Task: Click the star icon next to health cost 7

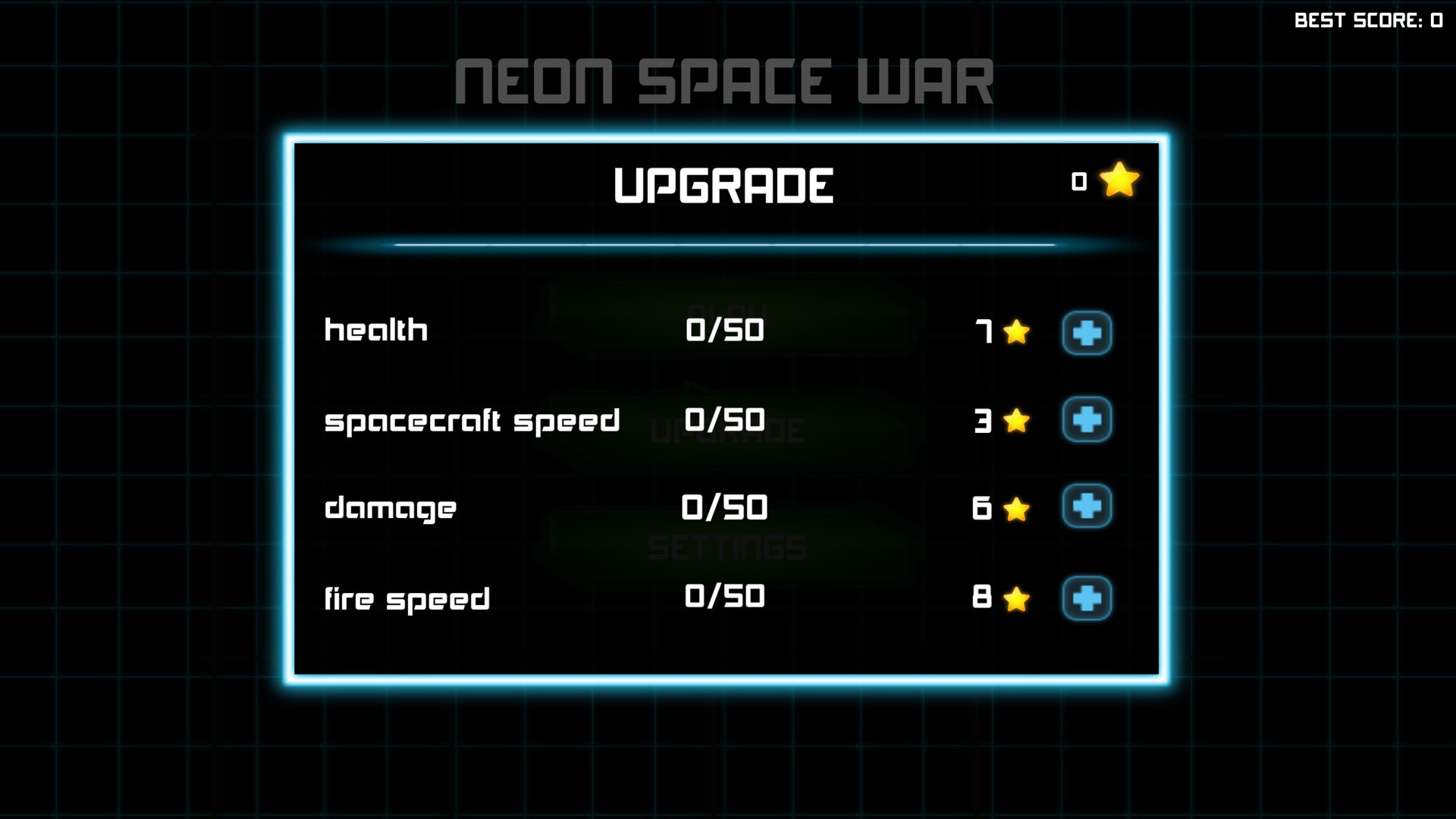Action: pyautogui.click(x=1016, y=333)
